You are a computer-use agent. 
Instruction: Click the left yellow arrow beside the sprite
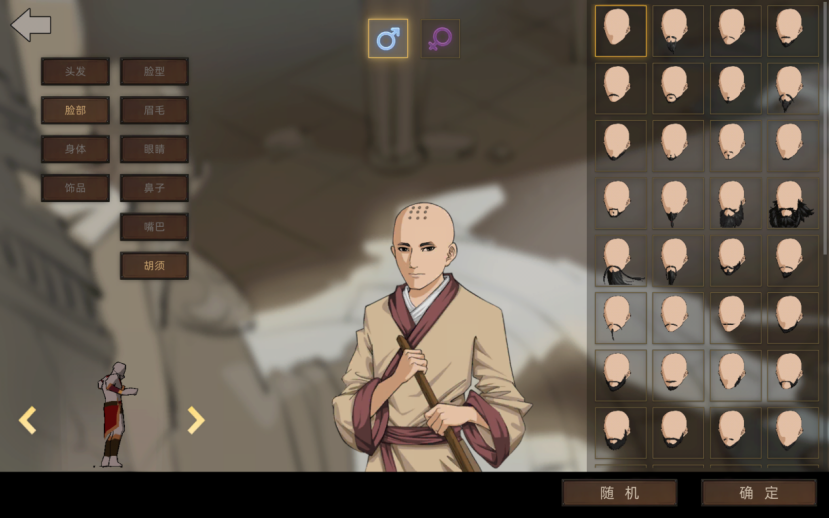28,420
